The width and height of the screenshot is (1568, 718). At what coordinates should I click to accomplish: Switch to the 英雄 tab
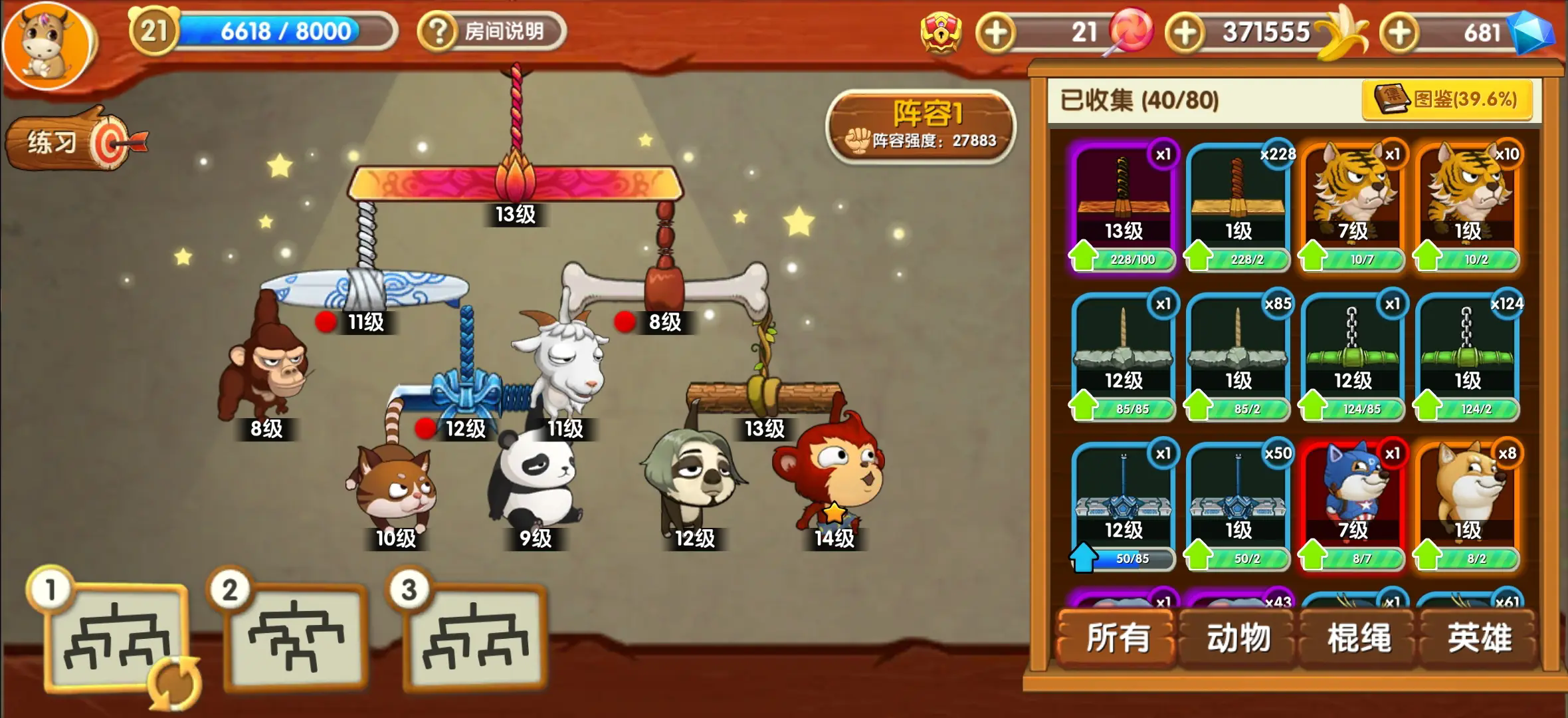click(1478, 637)
